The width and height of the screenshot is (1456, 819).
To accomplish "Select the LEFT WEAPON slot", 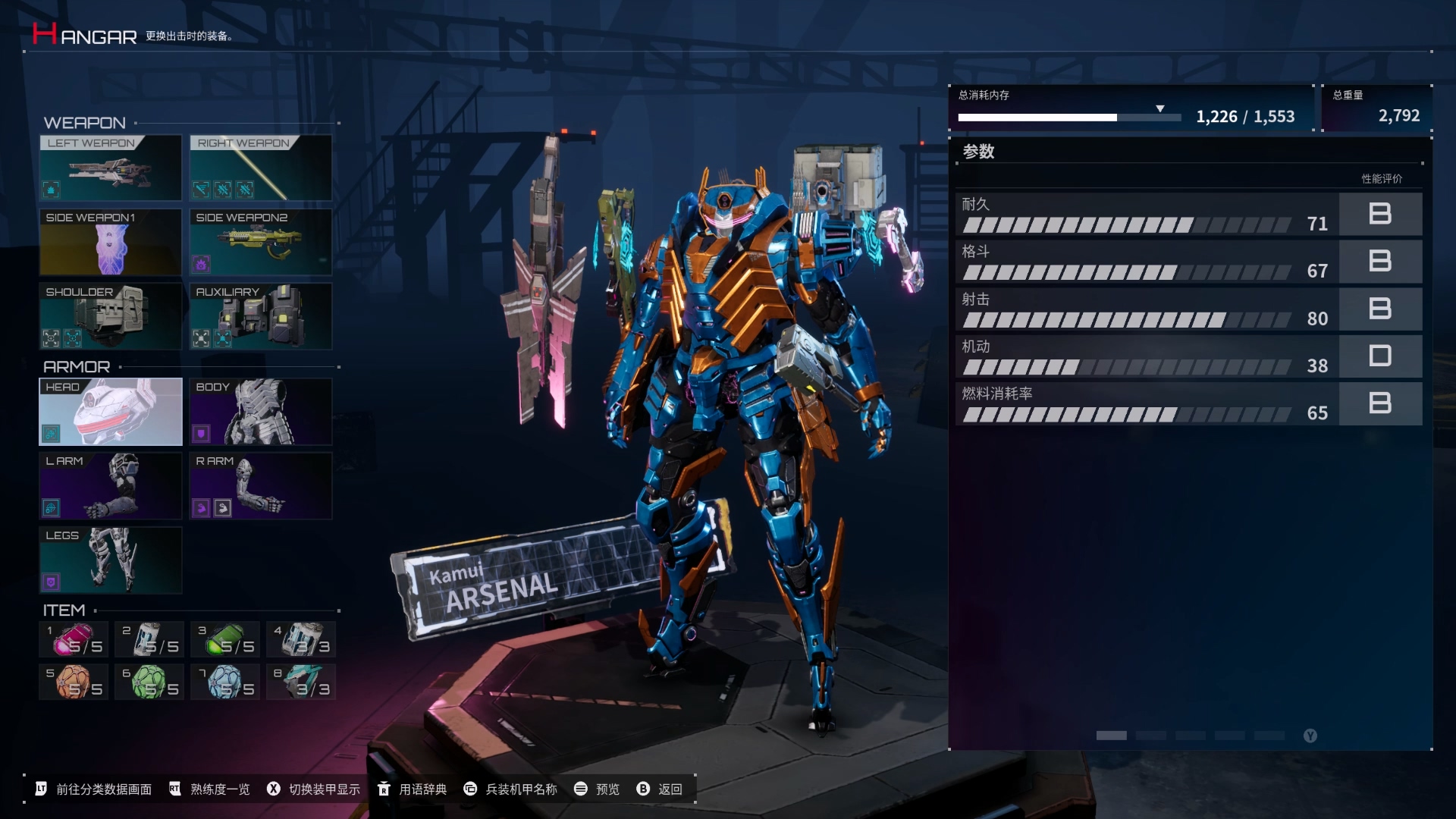I will (x=110, y=168).
